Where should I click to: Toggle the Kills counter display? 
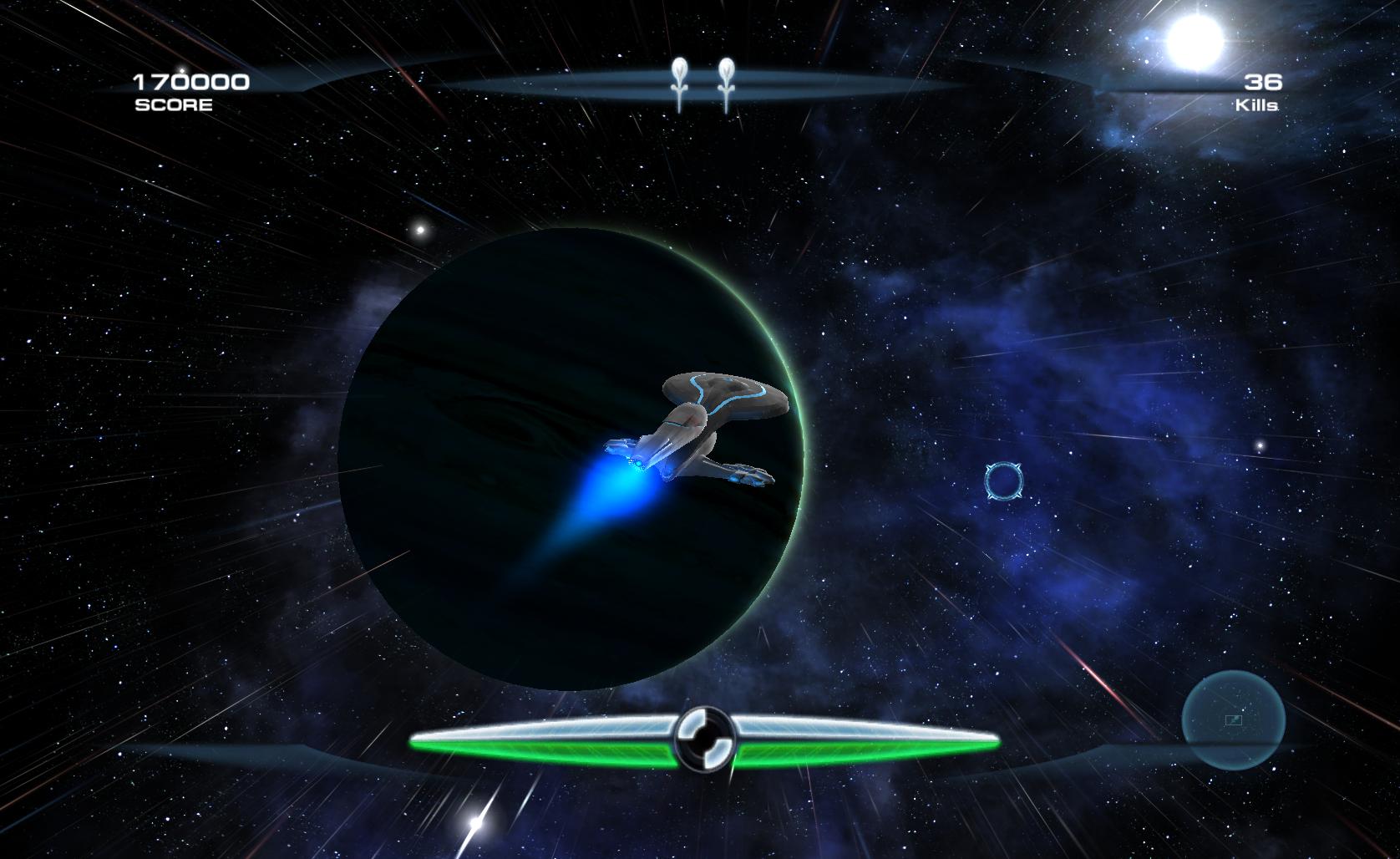[1261, 92]
